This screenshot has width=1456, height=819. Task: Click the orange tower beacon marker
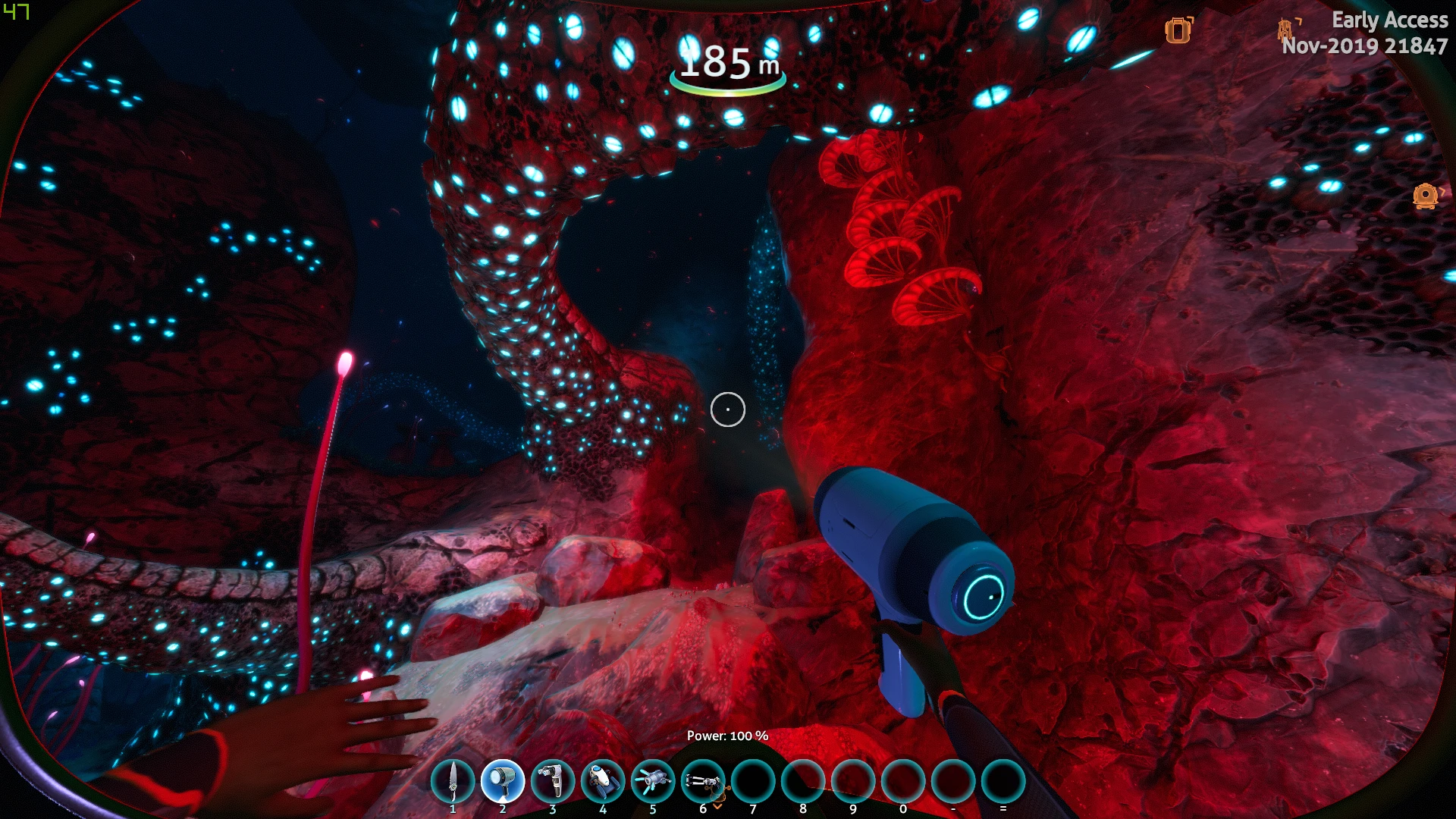1285,29
